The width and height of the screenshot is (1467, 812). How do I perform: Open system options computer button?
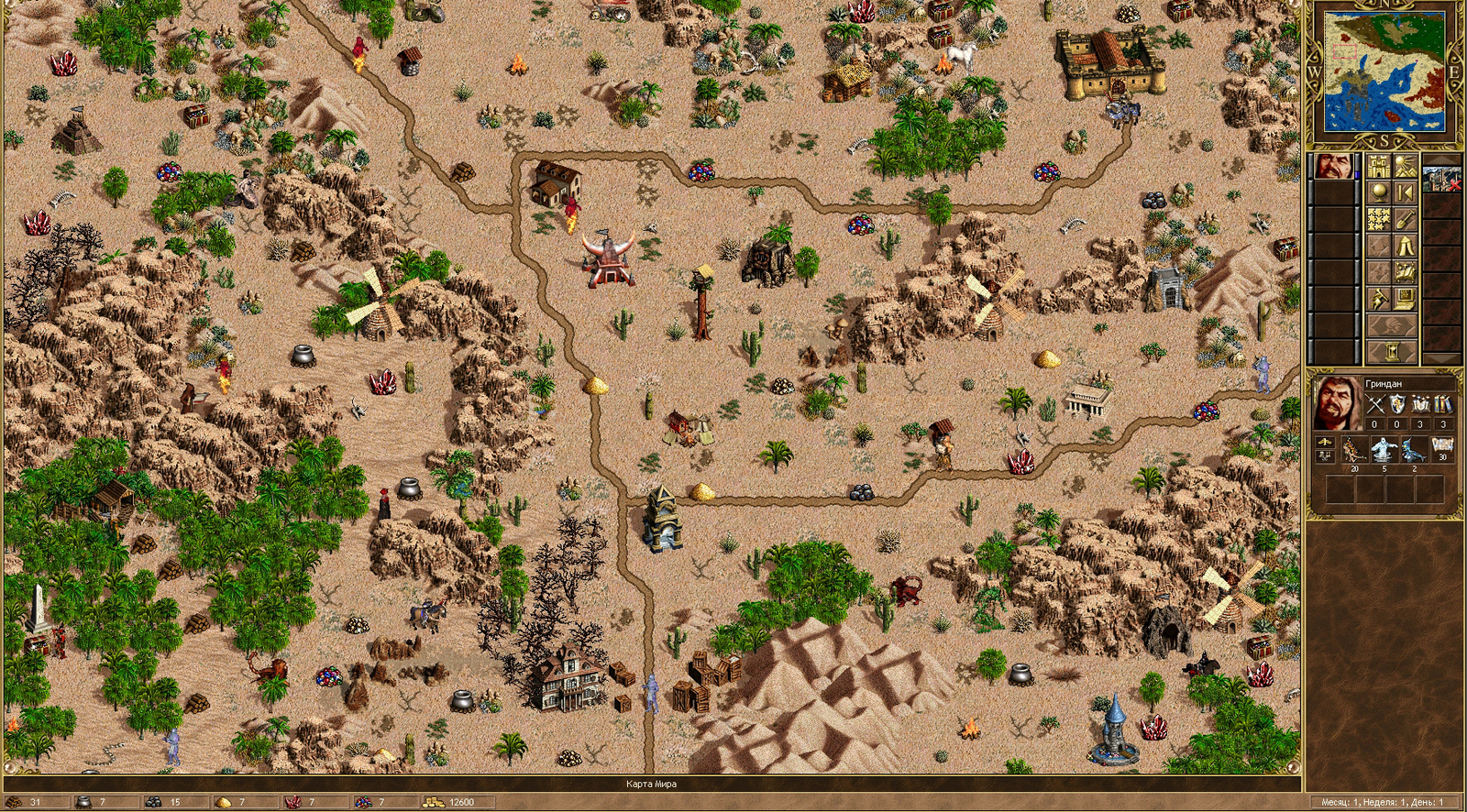[x=1405, y=299]
